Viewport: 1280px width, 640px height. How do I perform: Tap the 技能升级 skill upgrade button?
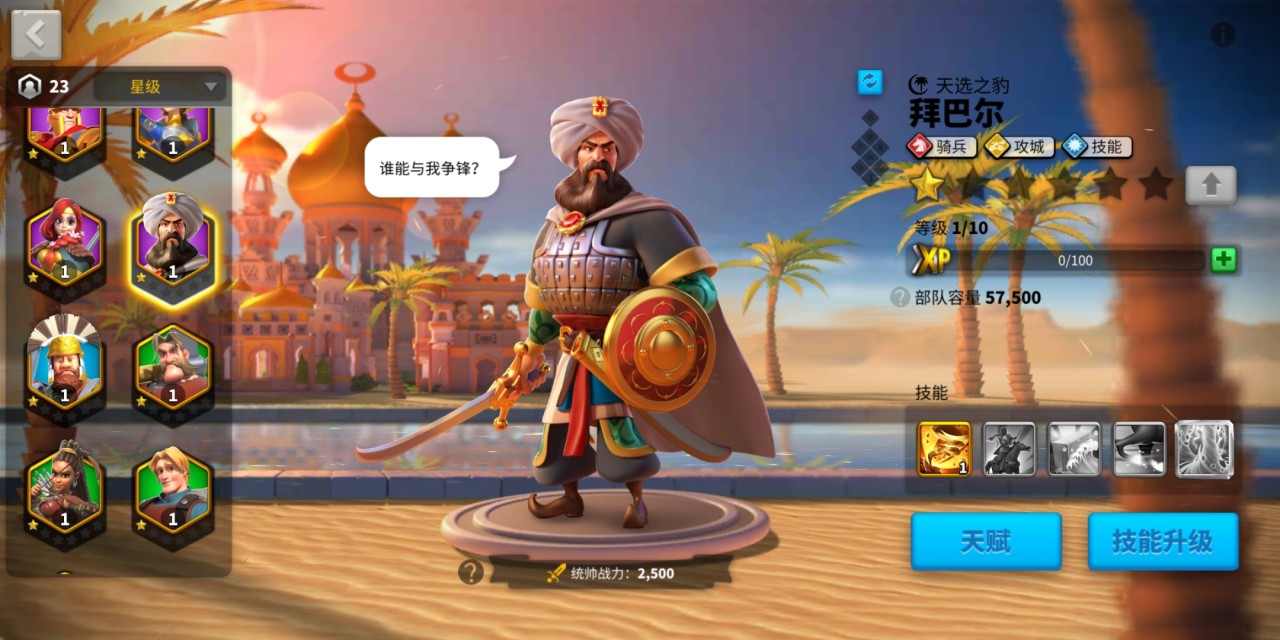pyautogui.click(x=1162, y=541)
